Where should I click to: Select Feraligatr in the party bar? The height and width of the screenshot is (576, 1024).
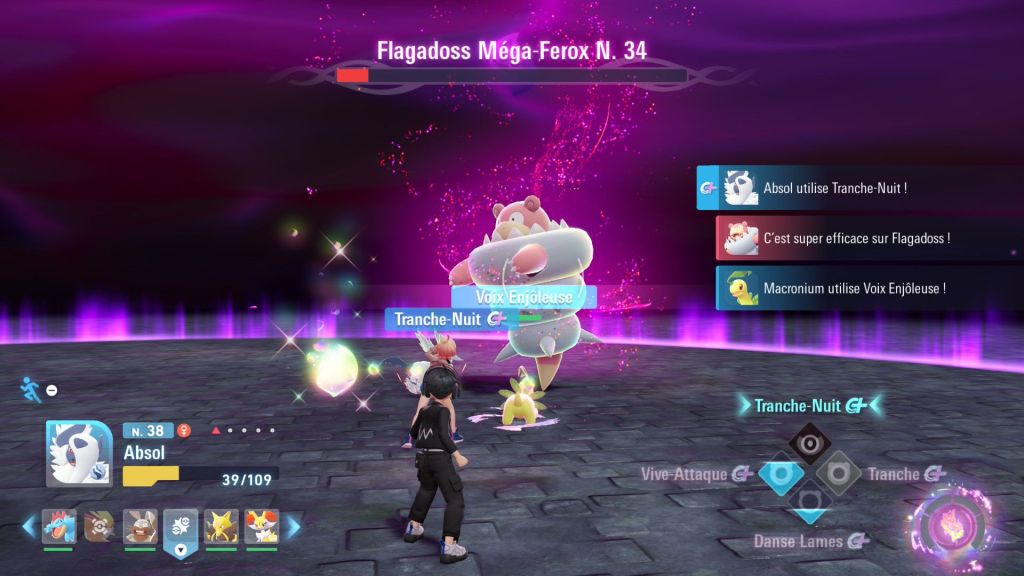pyautogui.click(x=59, y=526)
